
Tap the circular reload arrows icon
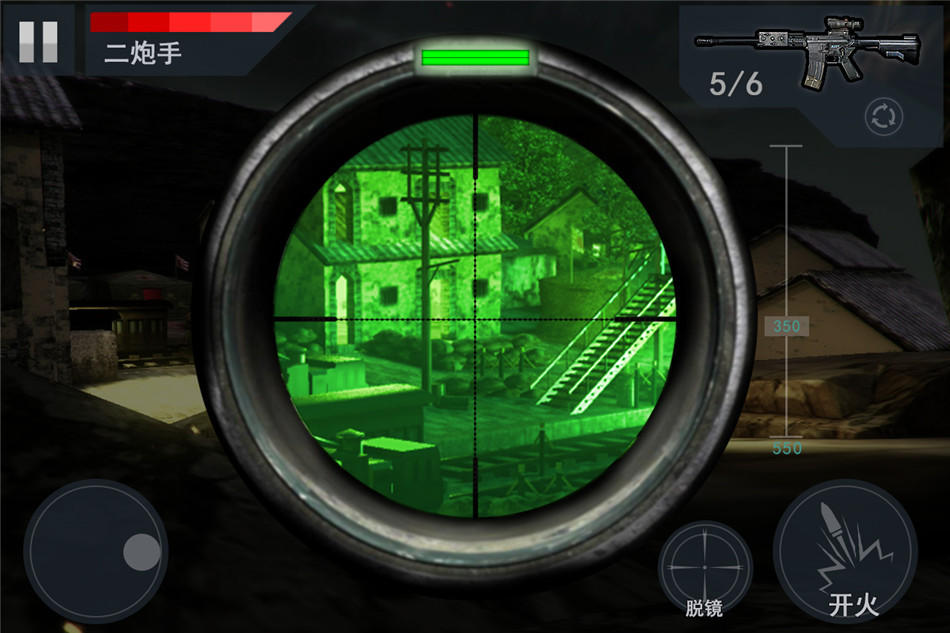[883, 117]
